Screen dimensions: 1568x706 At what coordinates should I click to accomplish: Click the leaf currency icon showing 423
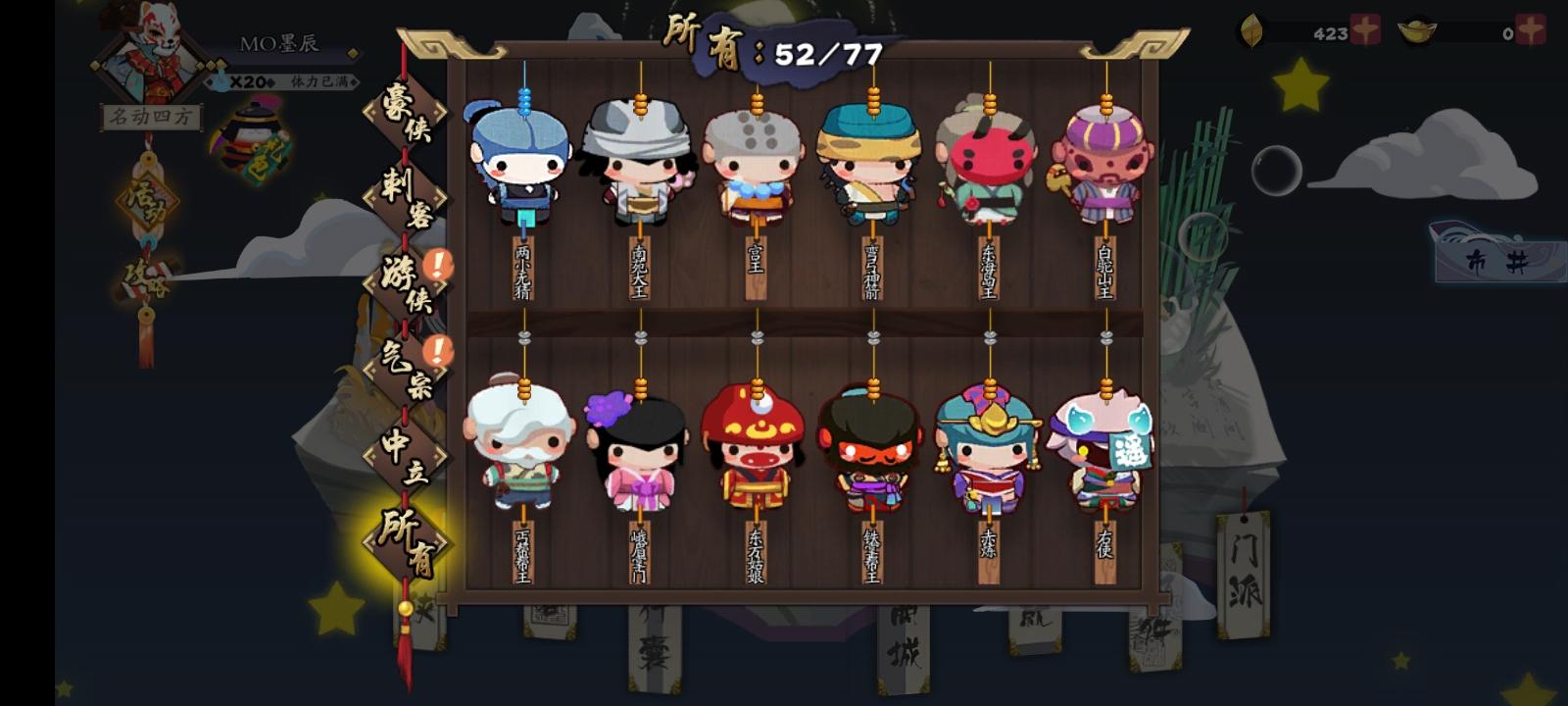pyautogui.click(x=1251, y=29)
